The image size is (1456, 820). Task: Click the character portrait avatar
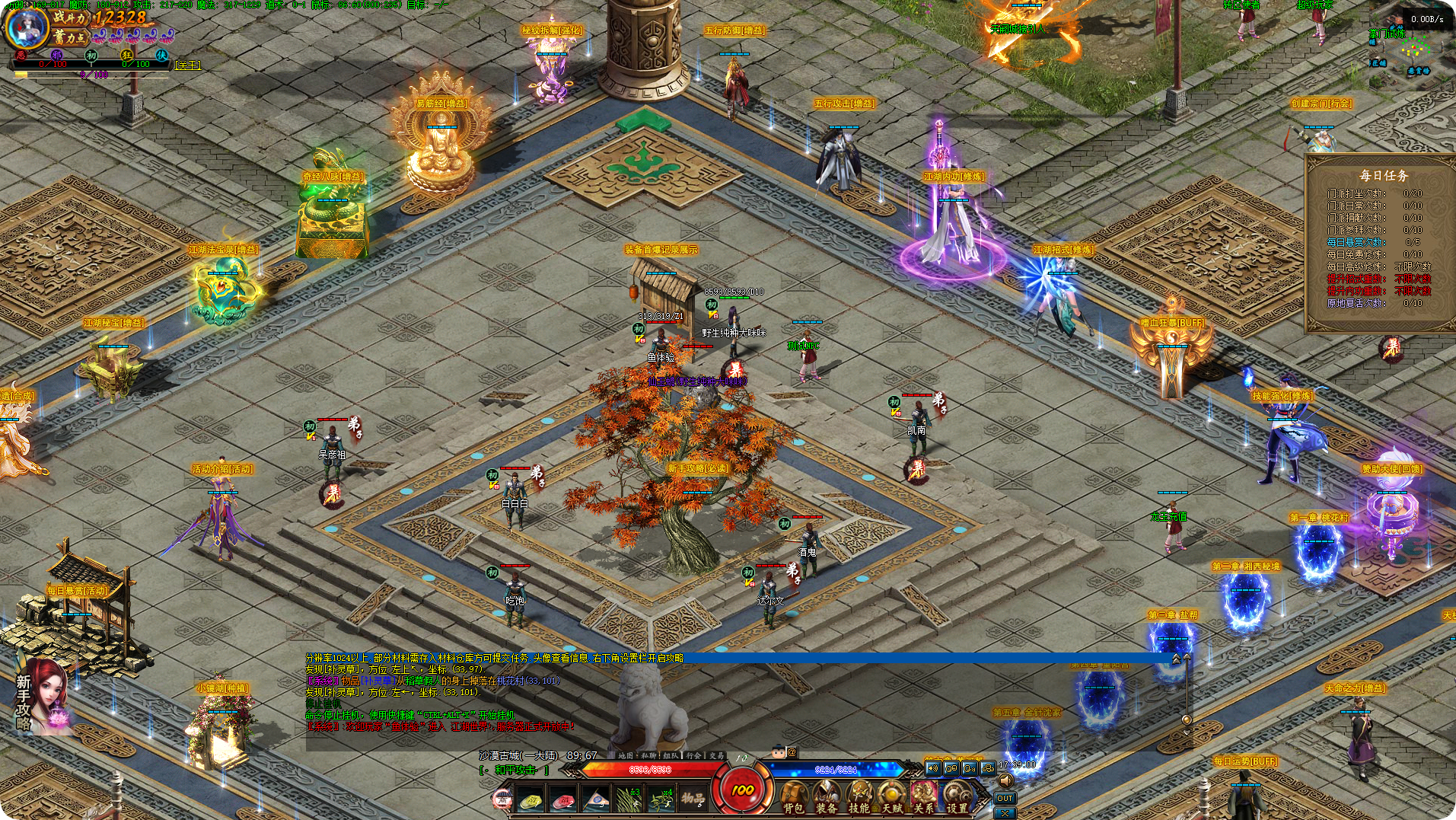(x=26, y=25)
